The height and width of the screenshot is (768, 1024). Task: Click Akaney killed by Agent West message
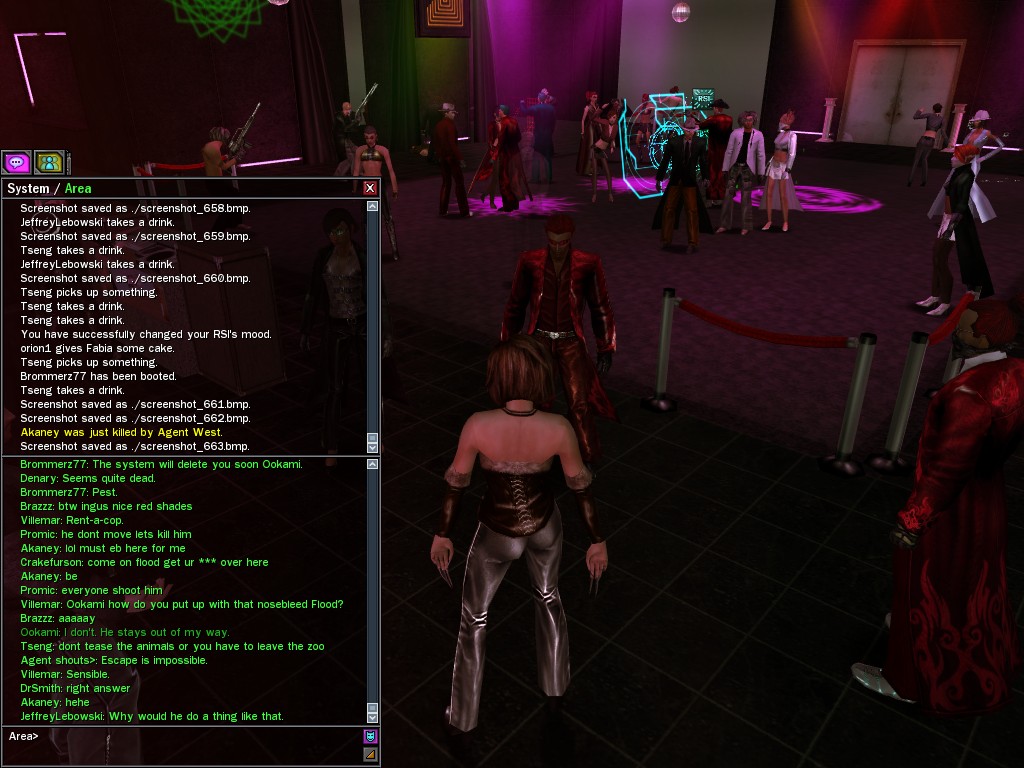135,432
